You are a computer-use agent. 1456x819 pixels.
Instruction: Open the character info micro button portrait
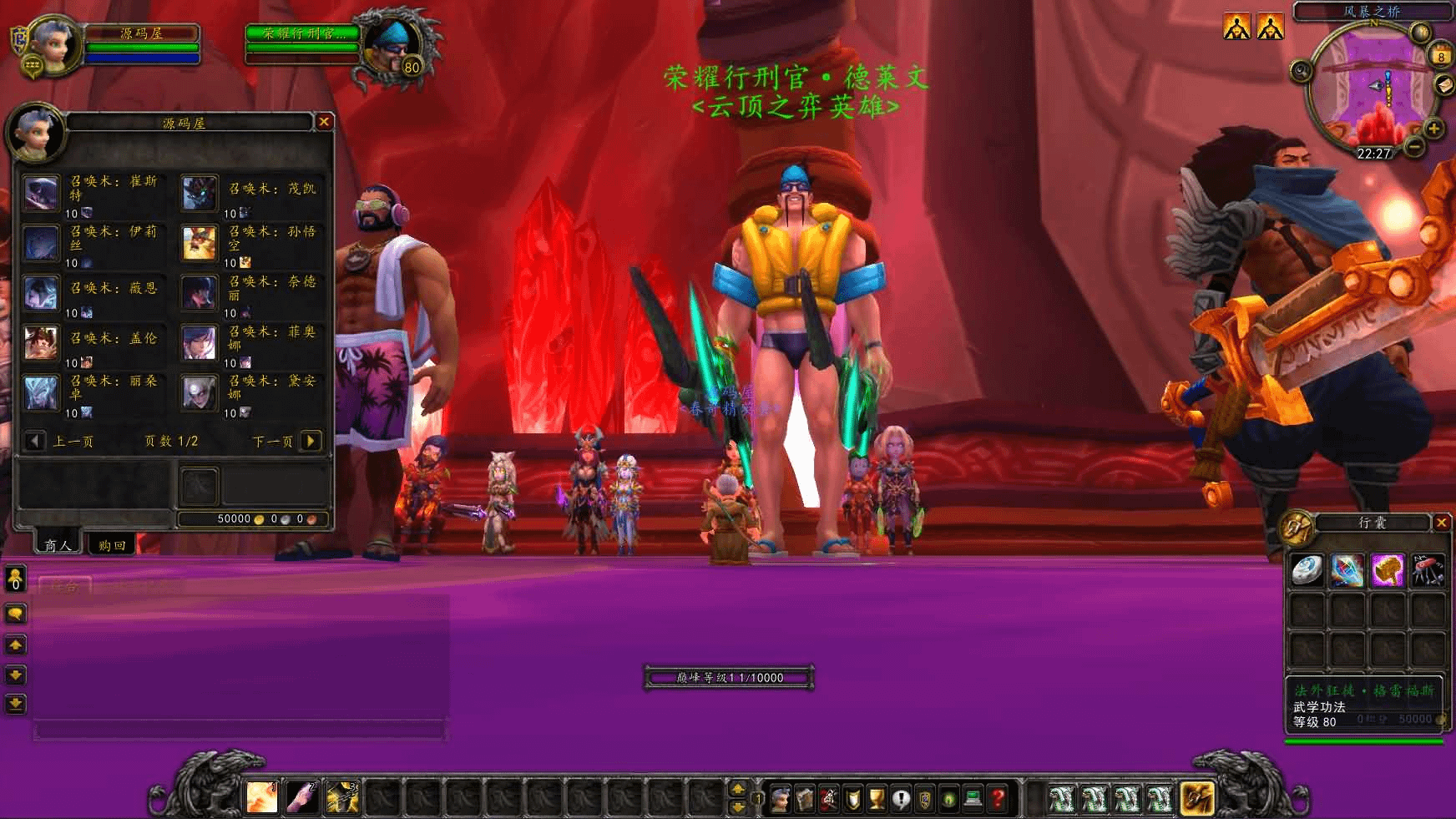[781, 799]
